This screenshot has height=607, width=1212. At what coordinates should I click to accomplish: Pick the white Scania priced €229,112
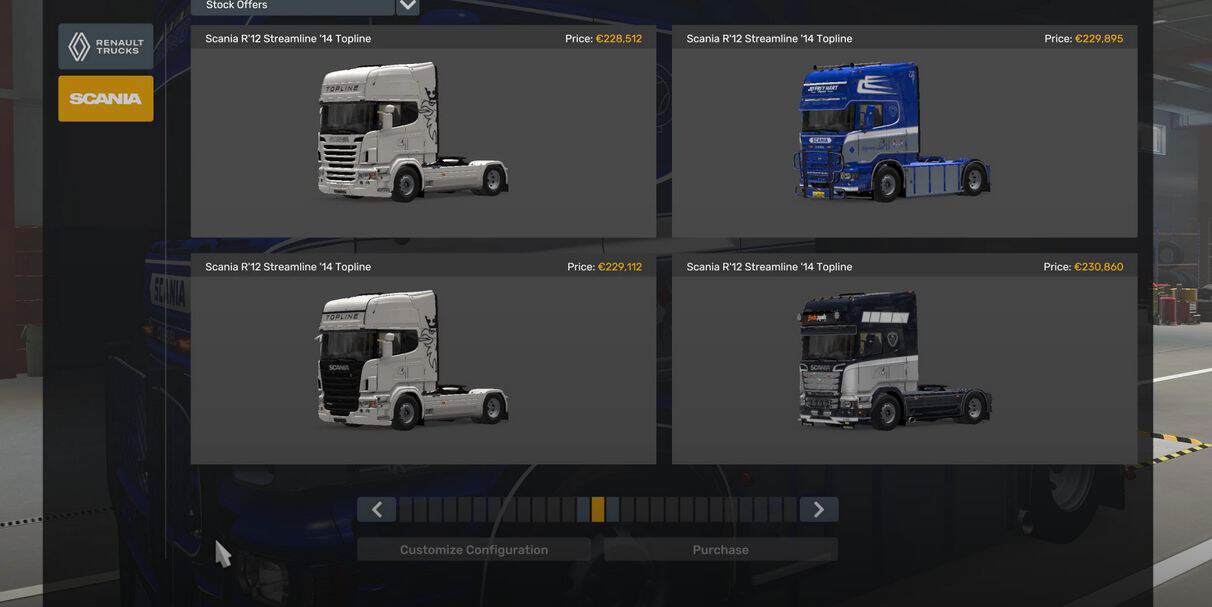click(423, 359)
